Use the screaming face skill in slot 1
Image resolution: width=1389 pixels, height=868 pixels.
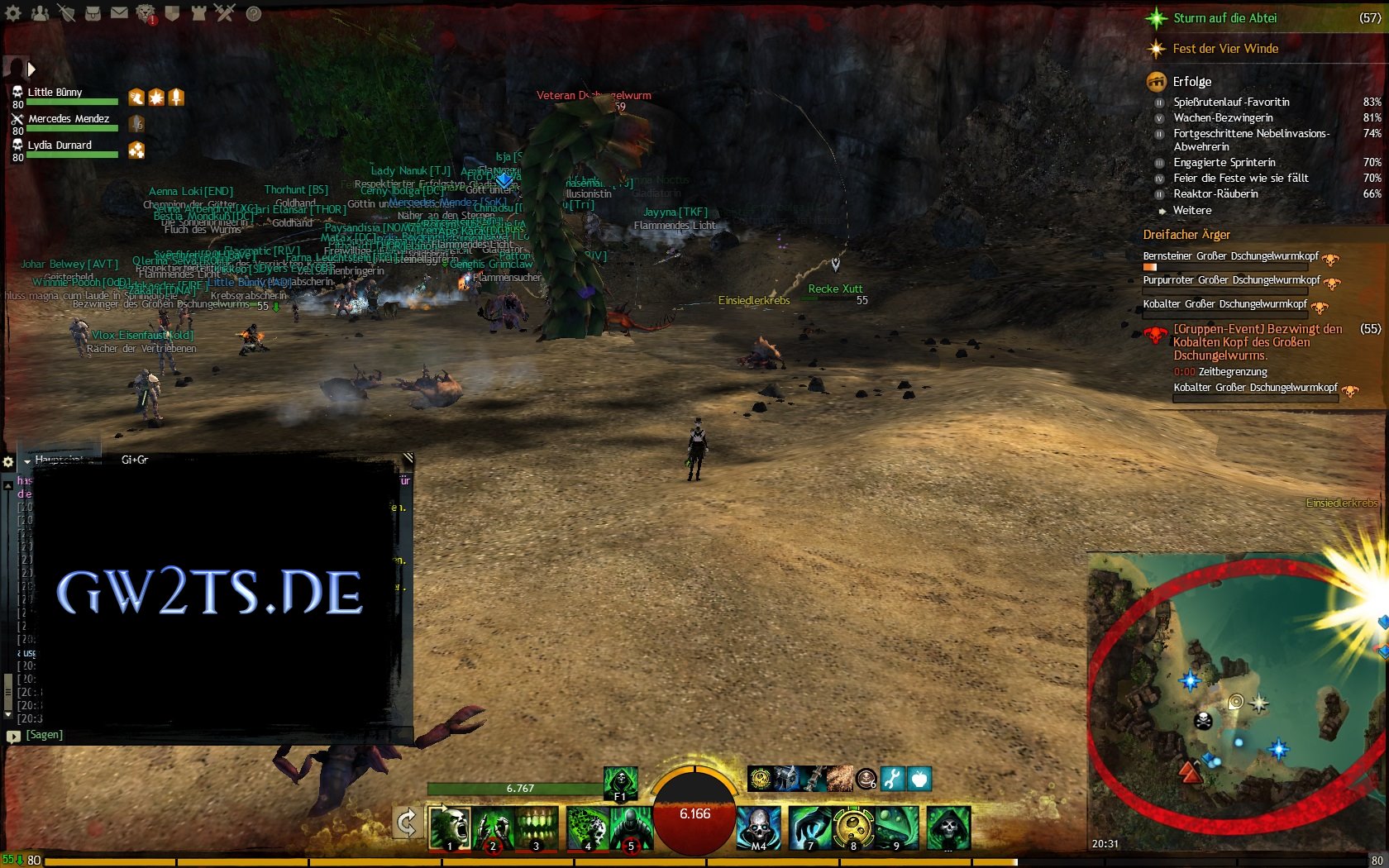point(450,828)
